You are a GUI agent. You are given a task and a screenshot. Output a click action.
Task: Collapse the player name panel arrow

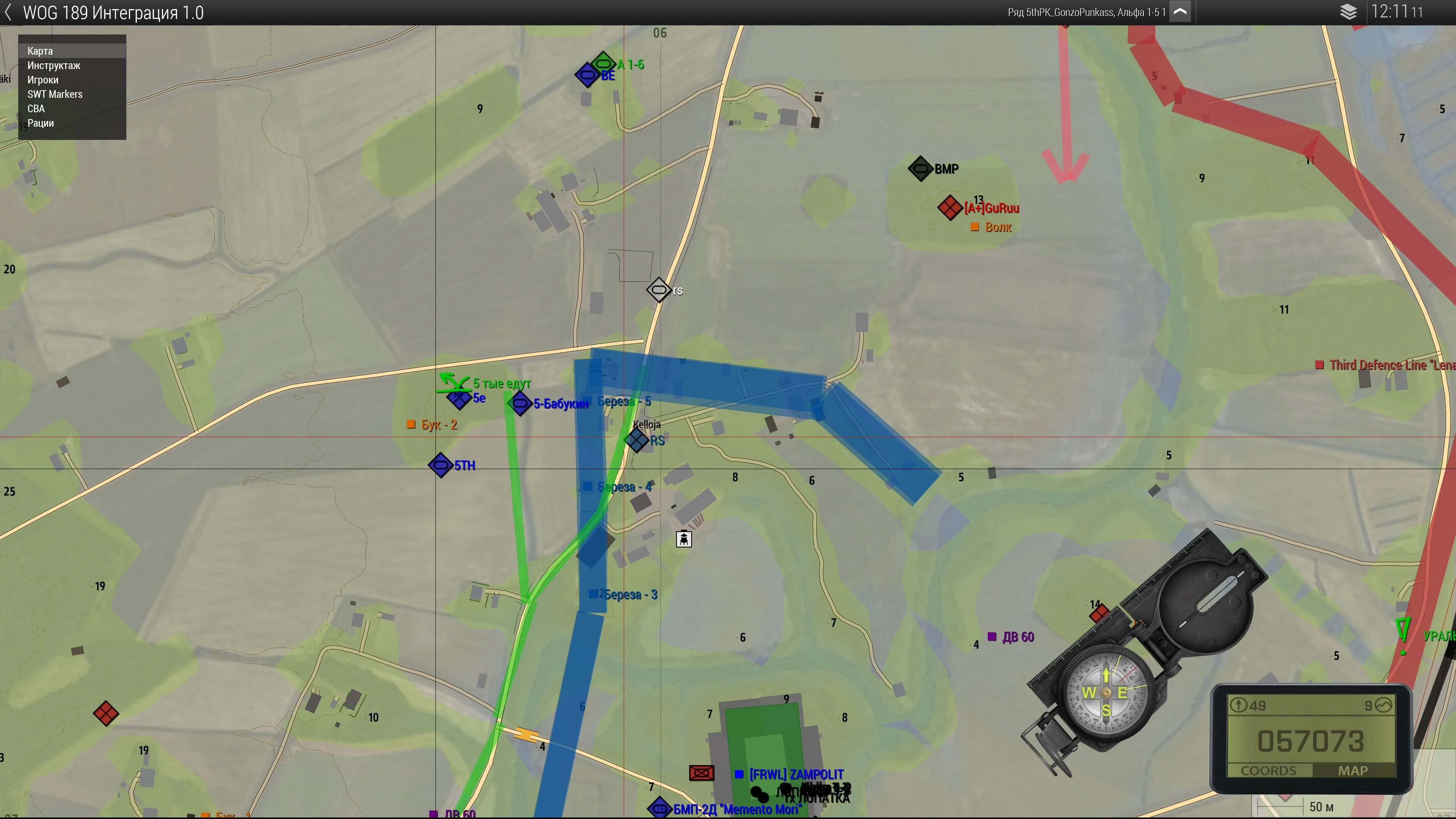point(1181,12)
